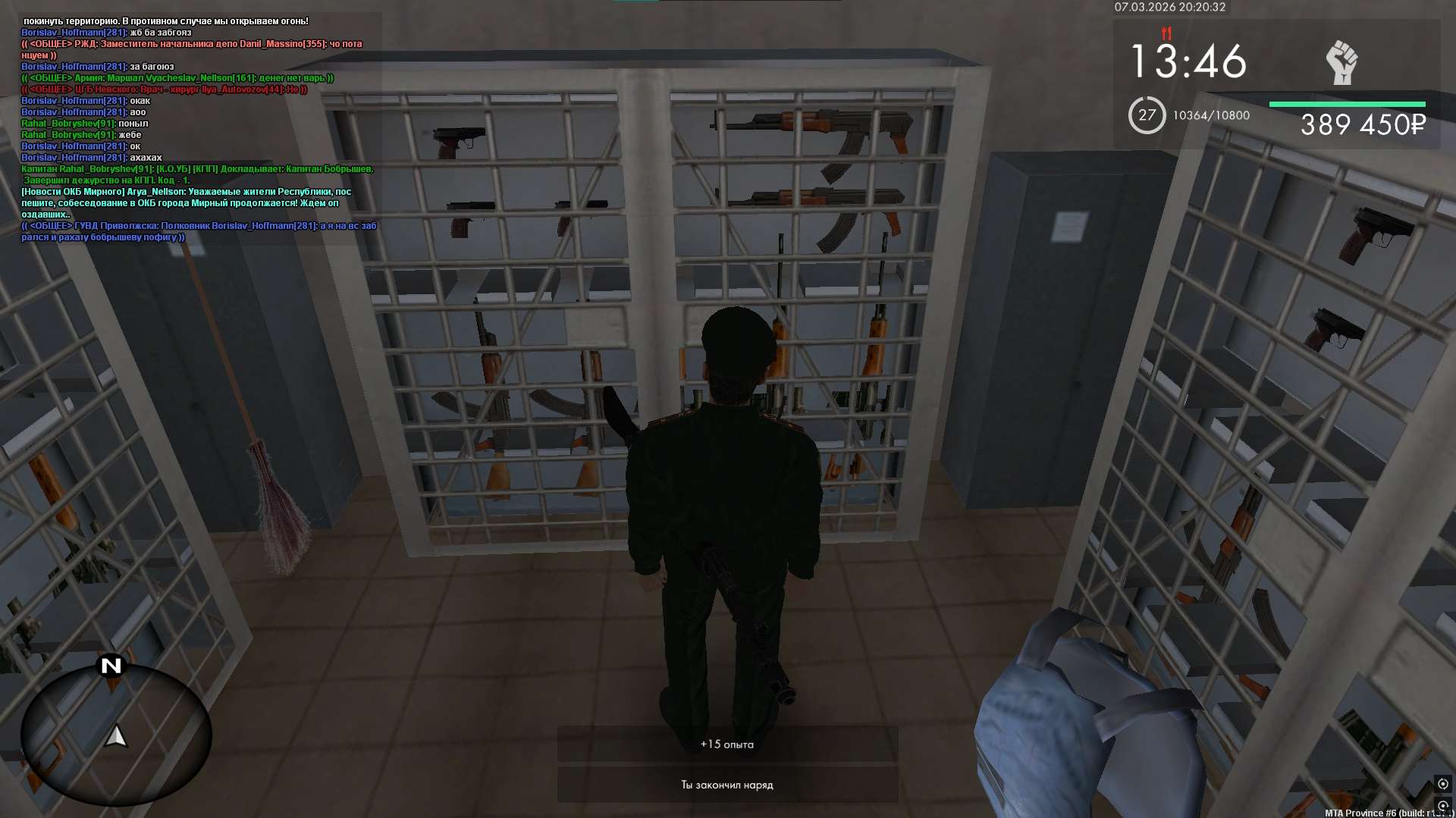This screenshot has width=1456, height=818.
Task: Click the circular minimap radar
Action: pos(115,734)
